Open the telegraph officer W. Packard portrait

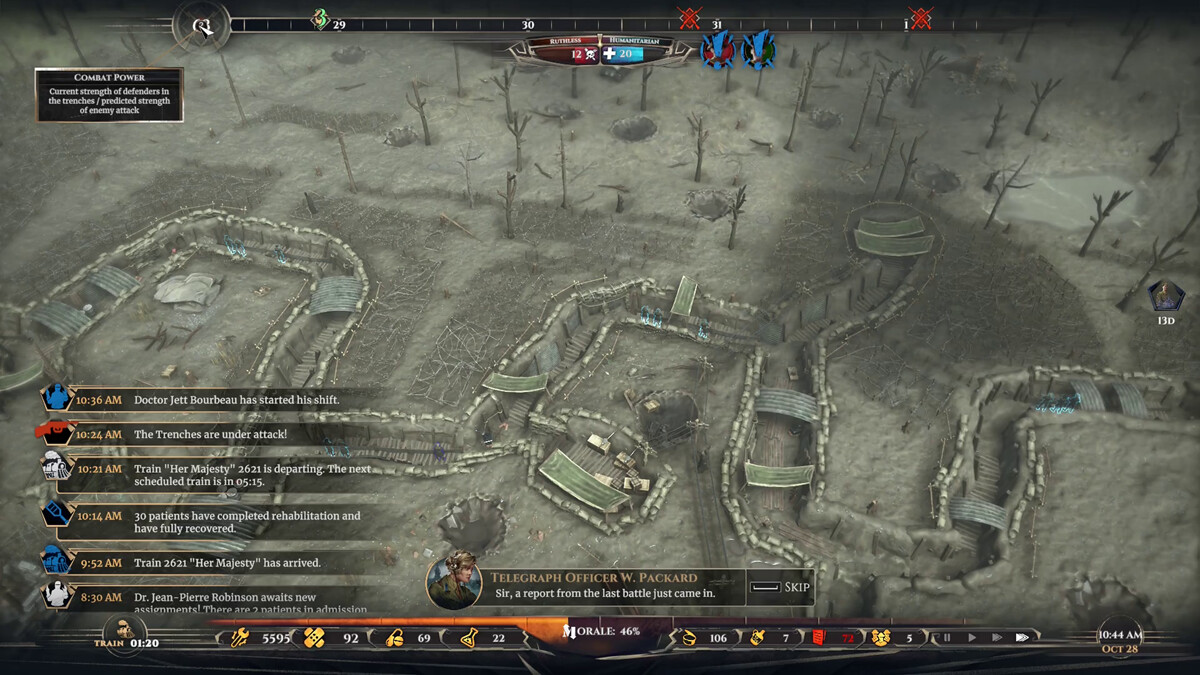[x=454, y=580]
